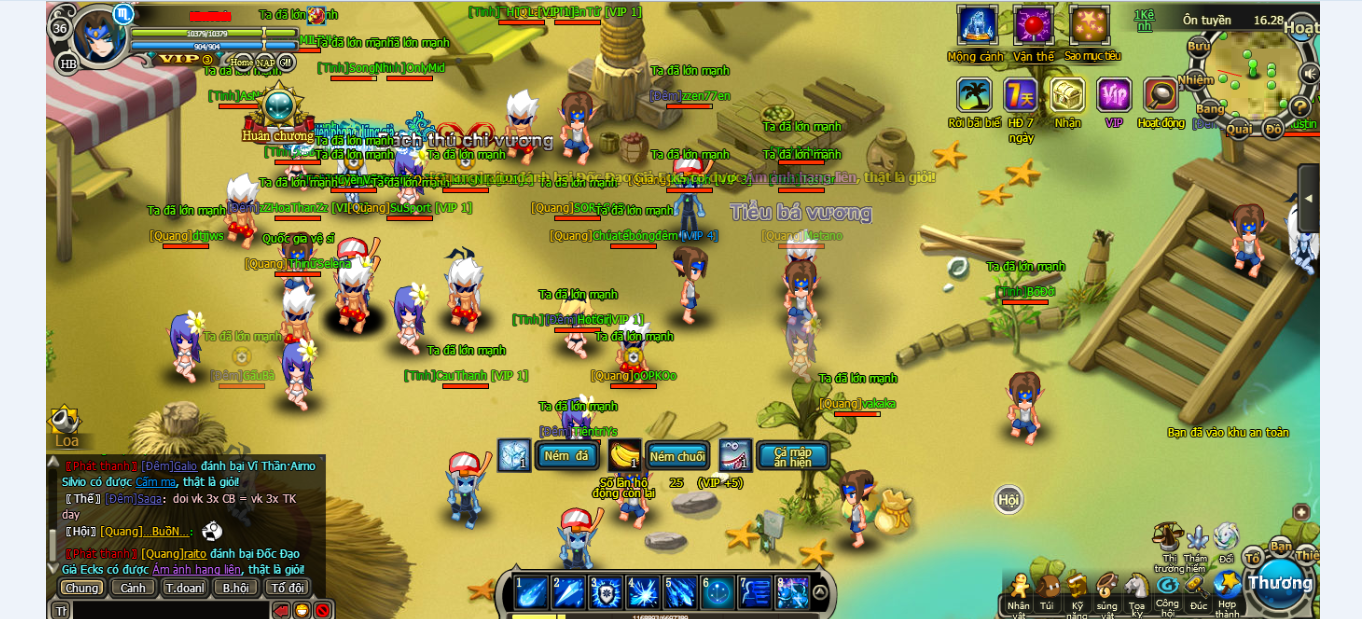
Task: Click the Rời bãi biển palm tree icon
Action: 974,95
